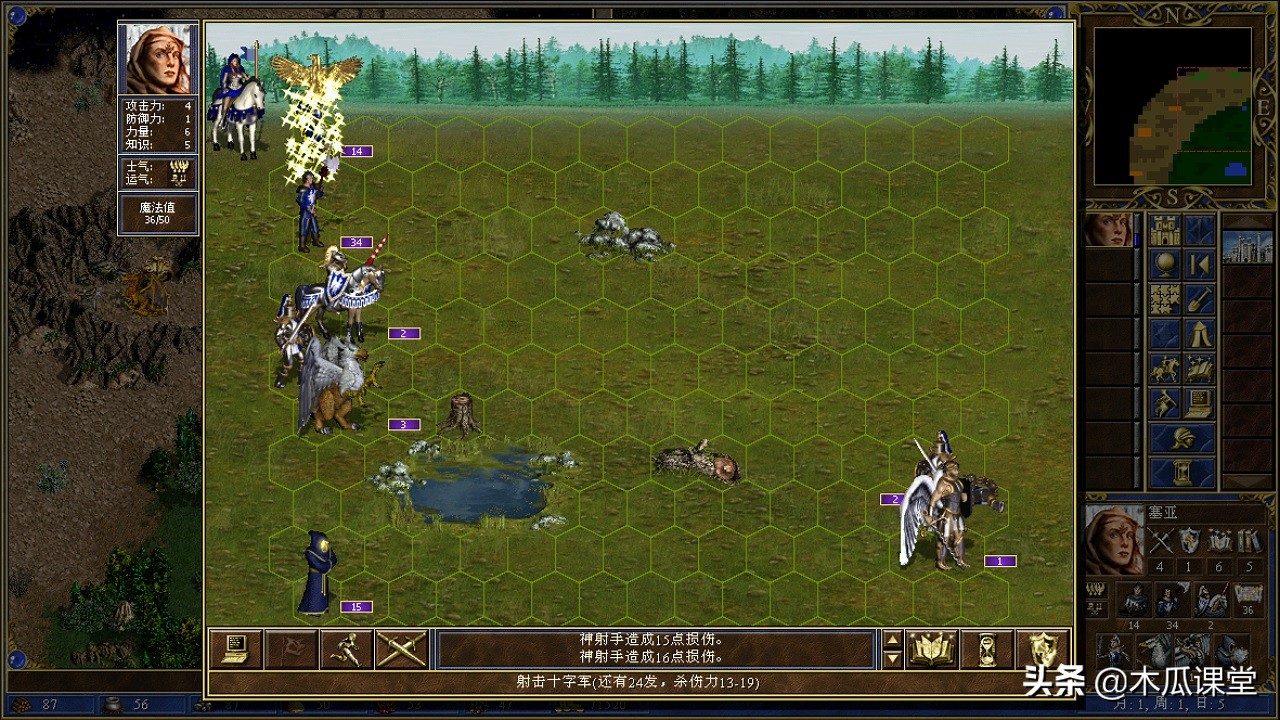Enable auto-combat with the crossed swords button

(x=402, y=649)
